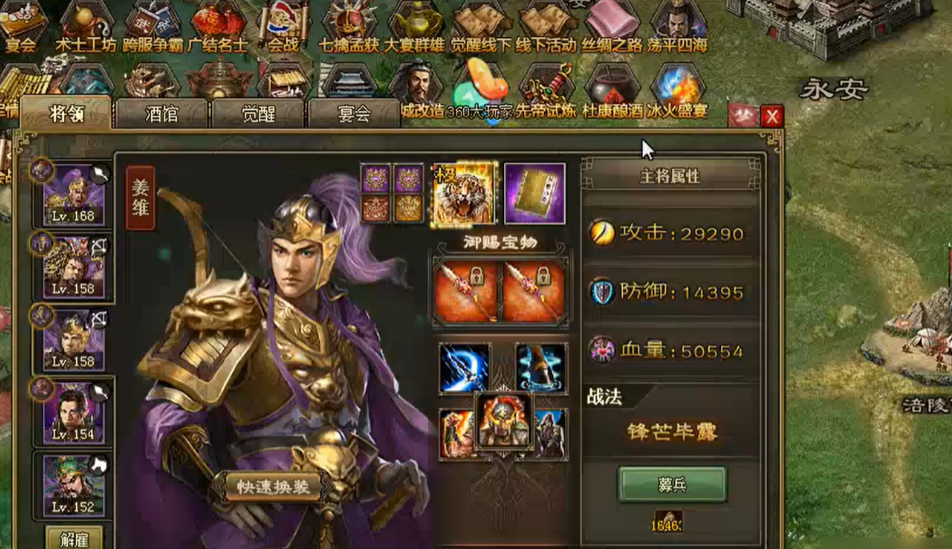Open the 杜康酿酒 wine brewing event

pos(611,92)
